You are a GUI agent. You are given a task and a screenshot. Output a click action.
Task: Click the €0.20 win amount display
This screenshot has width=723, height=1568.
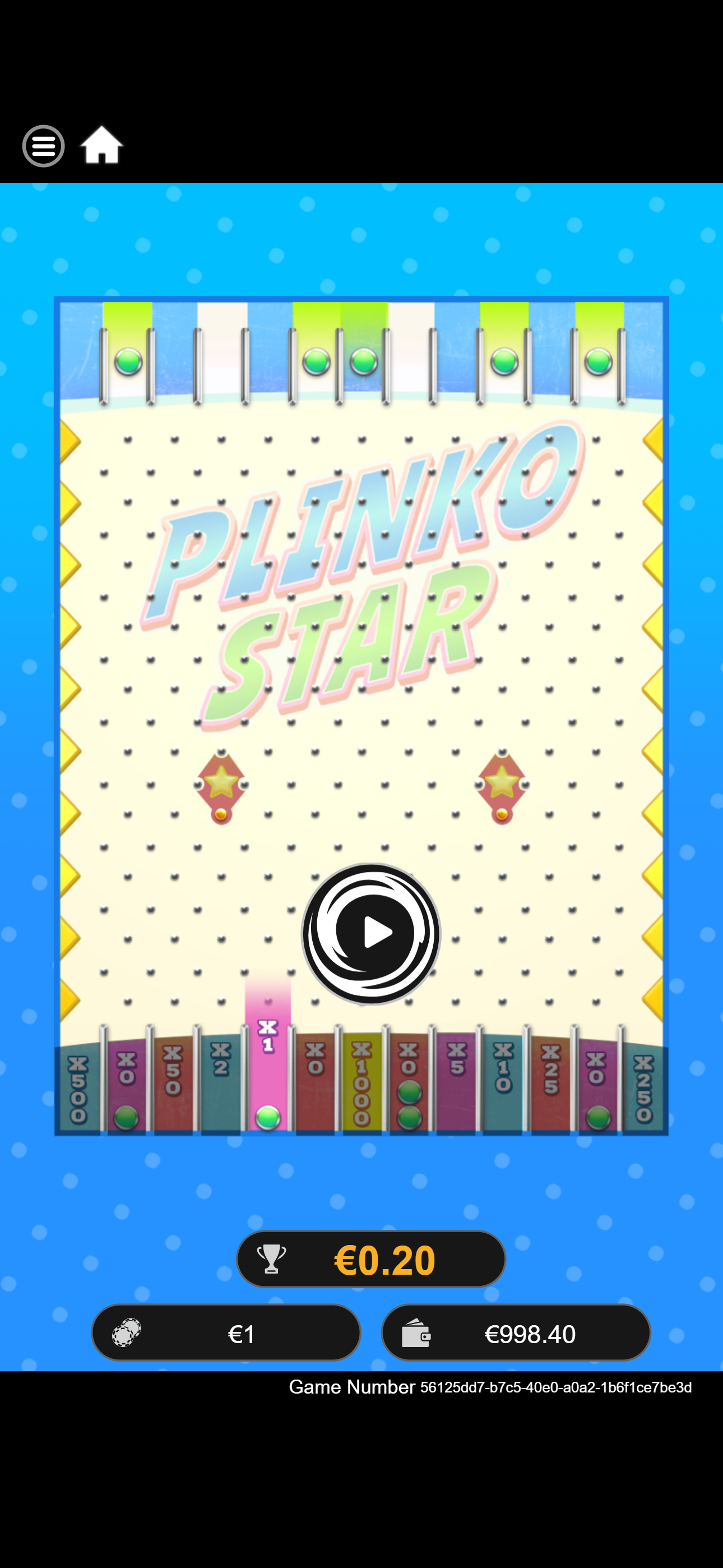point(384,1259)
